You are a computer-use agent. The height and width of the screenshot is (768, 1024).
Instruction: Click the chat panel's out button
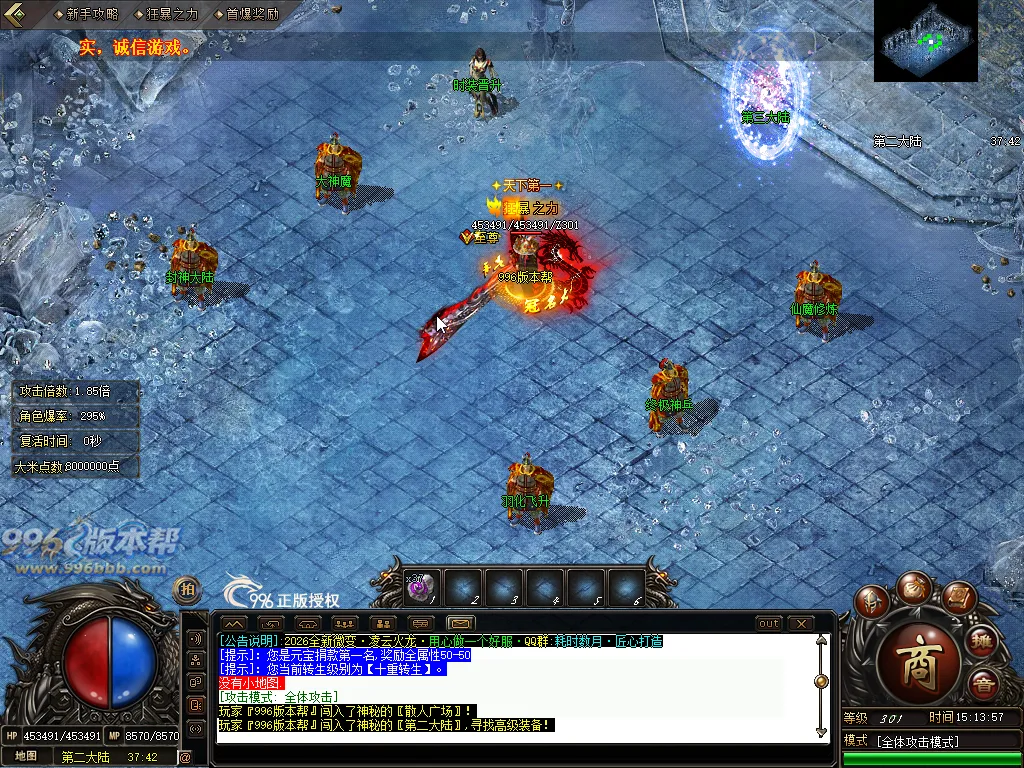tap(768, 623)
